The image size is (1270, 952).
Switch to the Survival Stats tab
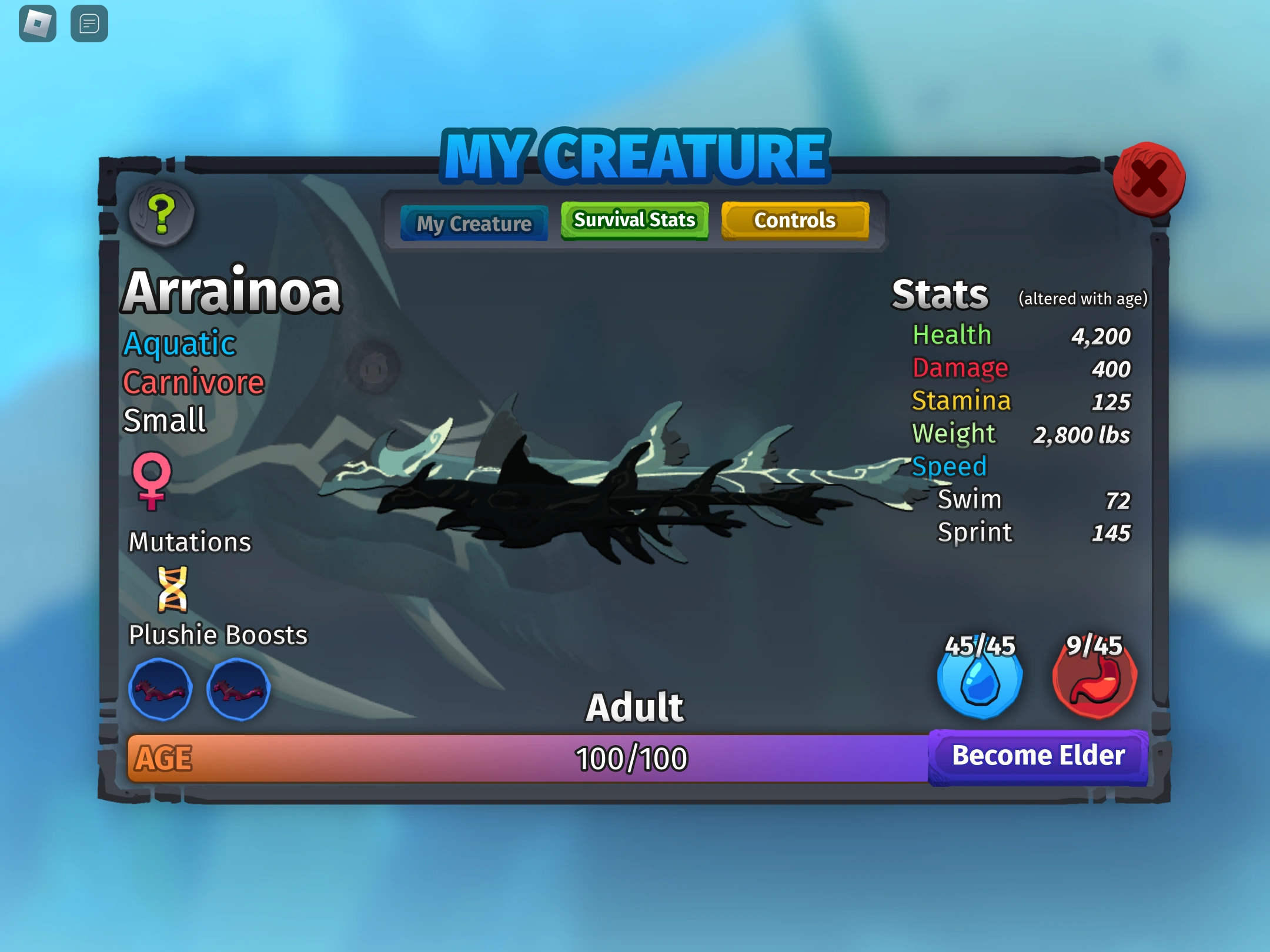click(634, 220)
